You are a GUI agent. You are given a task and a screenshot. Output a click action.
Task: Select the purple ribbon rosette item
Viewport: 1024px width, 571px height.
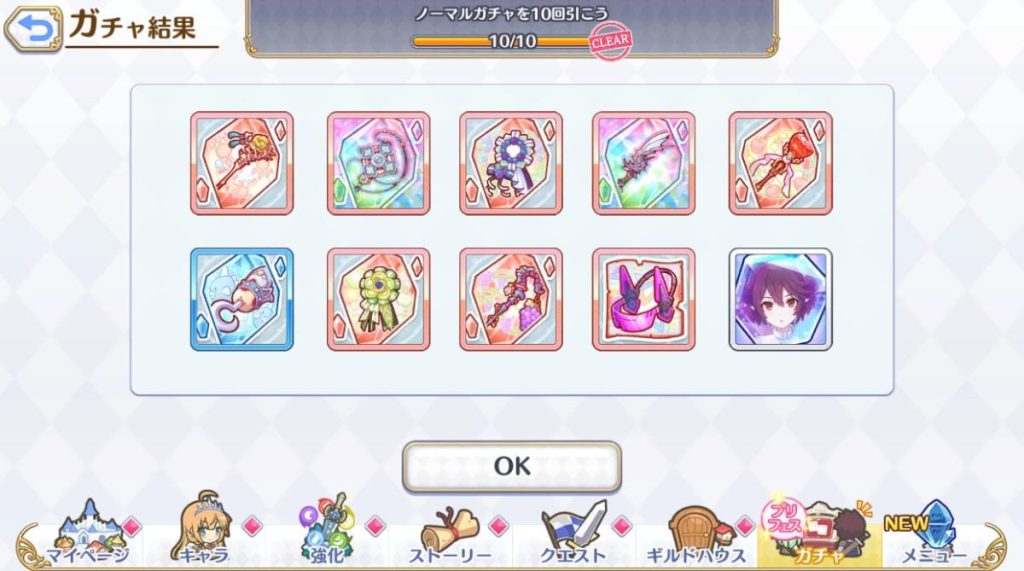(x=511, y=162)
